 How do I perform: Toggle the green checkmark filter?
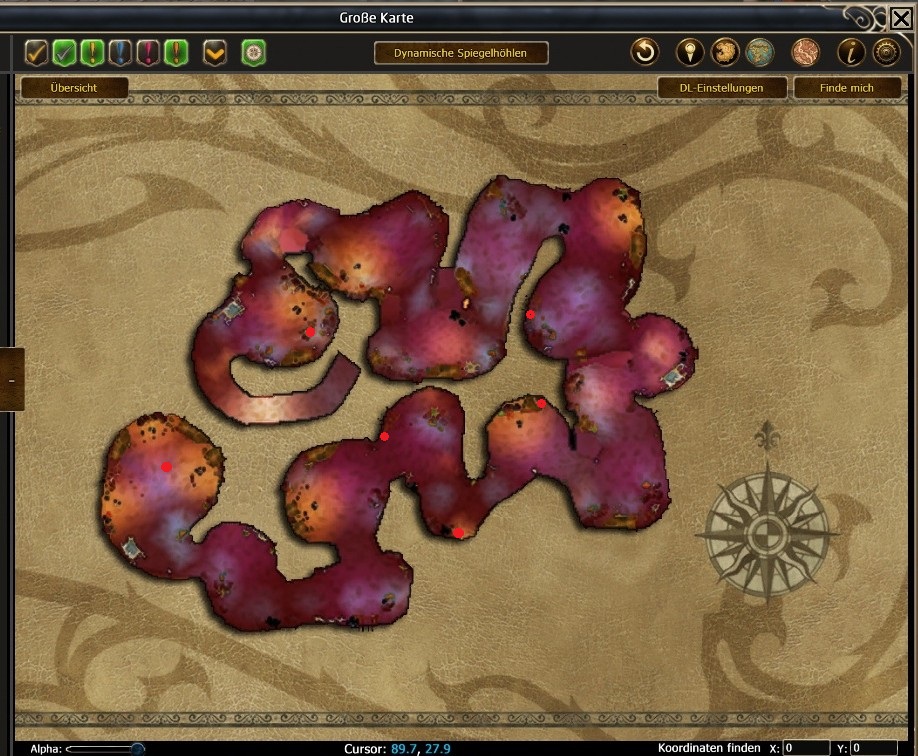(x=65, y=52)
